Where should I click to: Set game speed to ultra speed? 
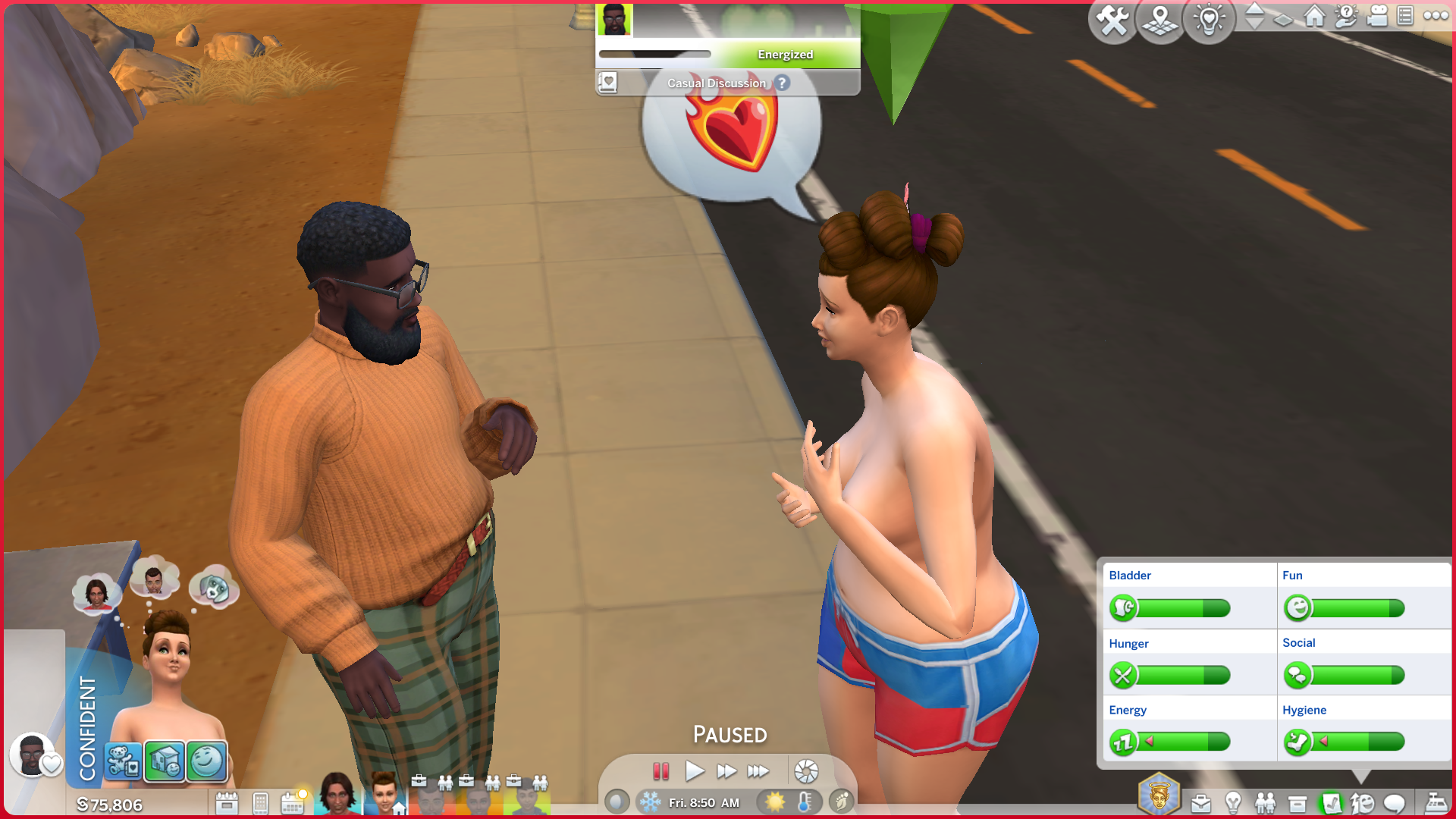[x=758, y=771]
